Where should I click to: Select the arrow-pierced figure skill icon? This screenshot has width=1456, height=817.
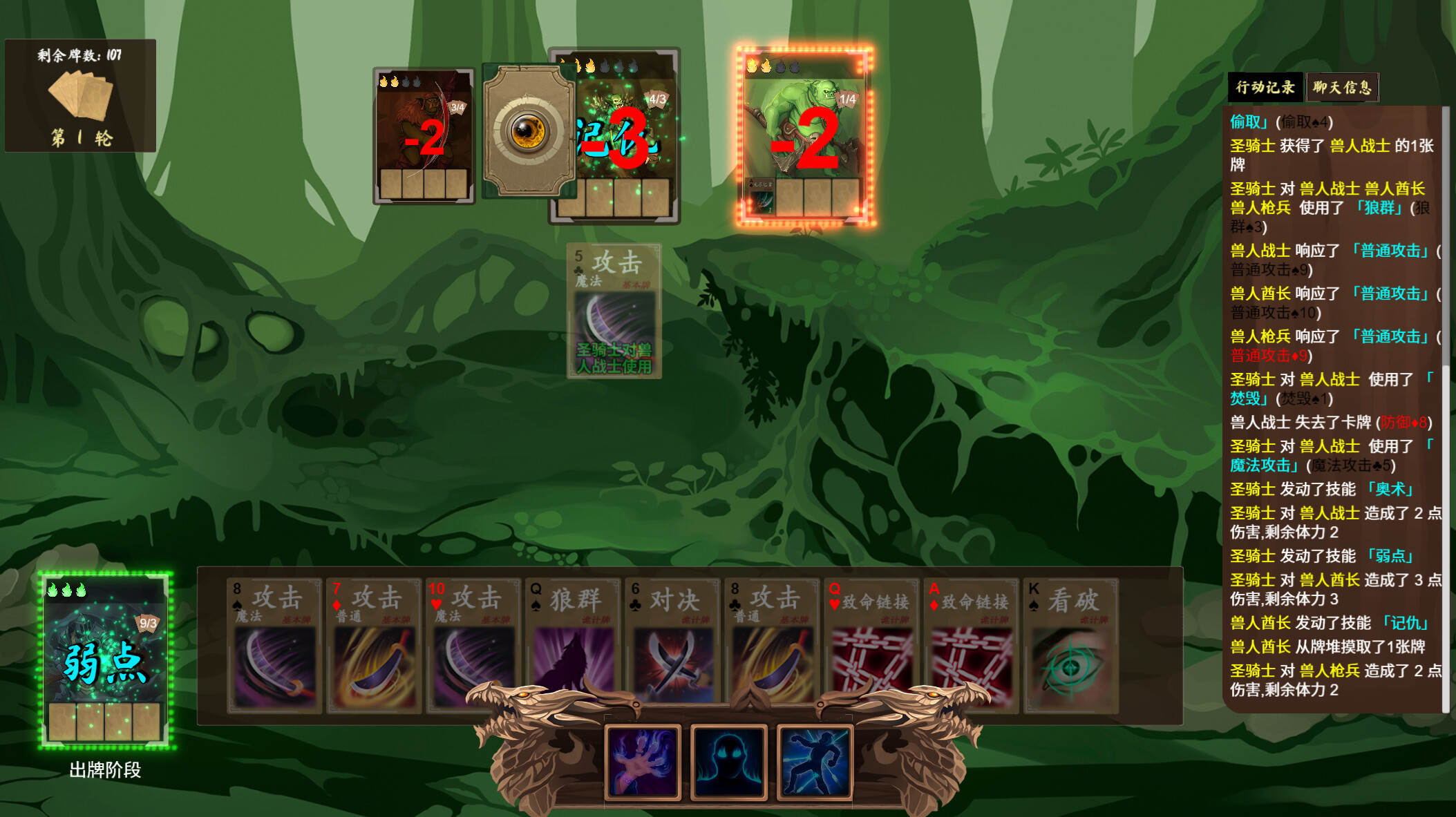(814, 761)
